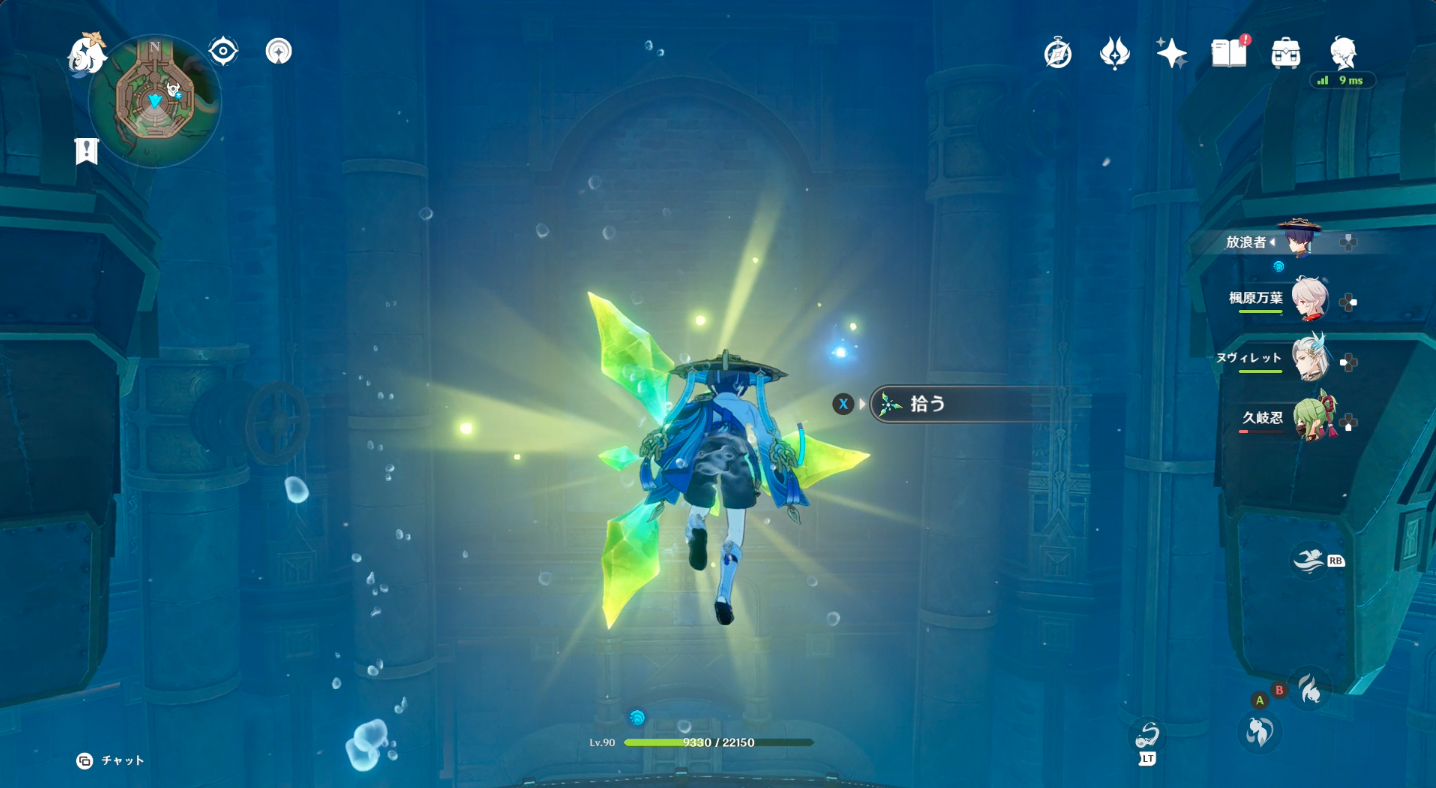Click the exclamation marker below the minimap
The image size is (1436, 788).
point(86,151)
